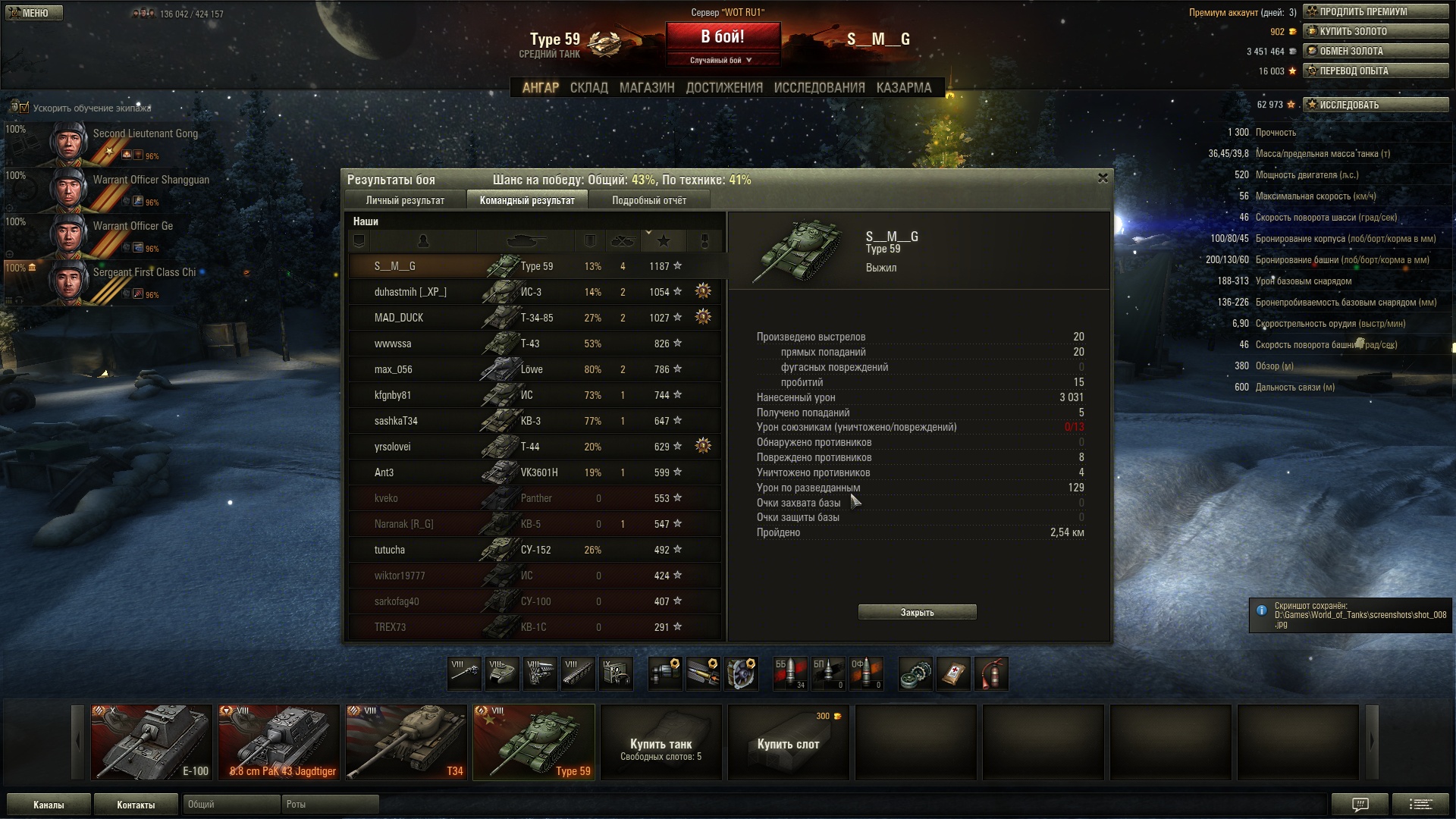Show the Личный результат tab
The height and width of the screenshot is (819, 1456).
[405, 201]
